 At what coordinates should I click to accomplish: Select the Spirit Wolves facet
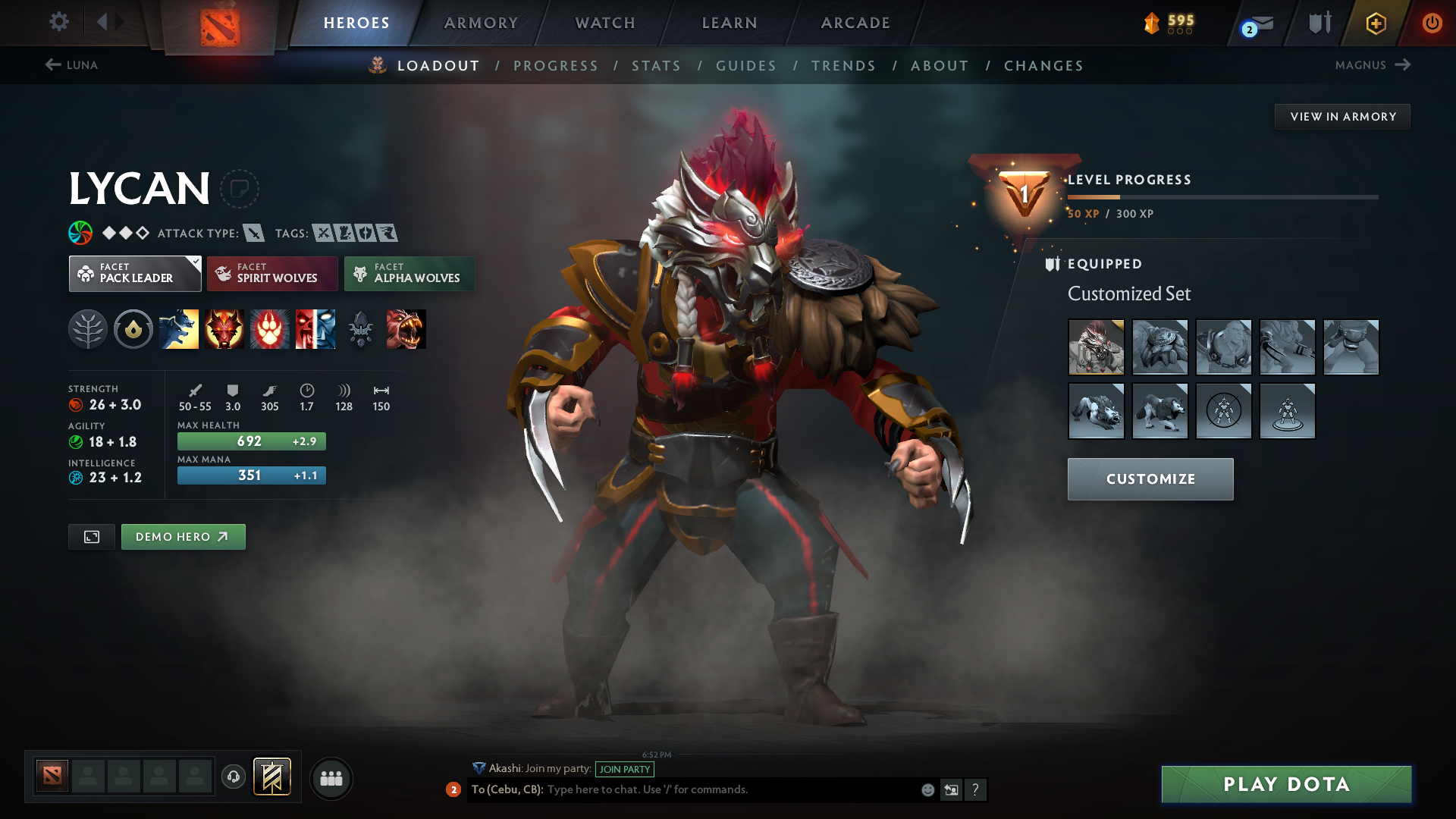tap(271, 273)
